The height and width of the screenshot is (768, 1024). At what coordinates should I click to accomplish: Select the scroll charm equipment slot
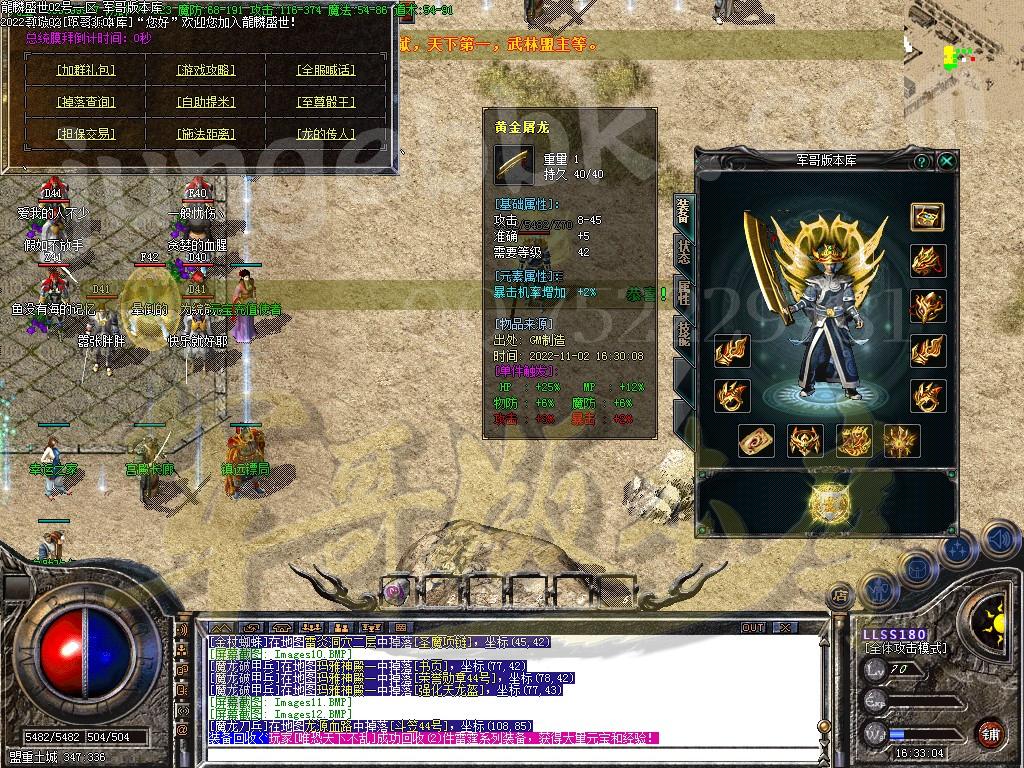coord(756,440)
